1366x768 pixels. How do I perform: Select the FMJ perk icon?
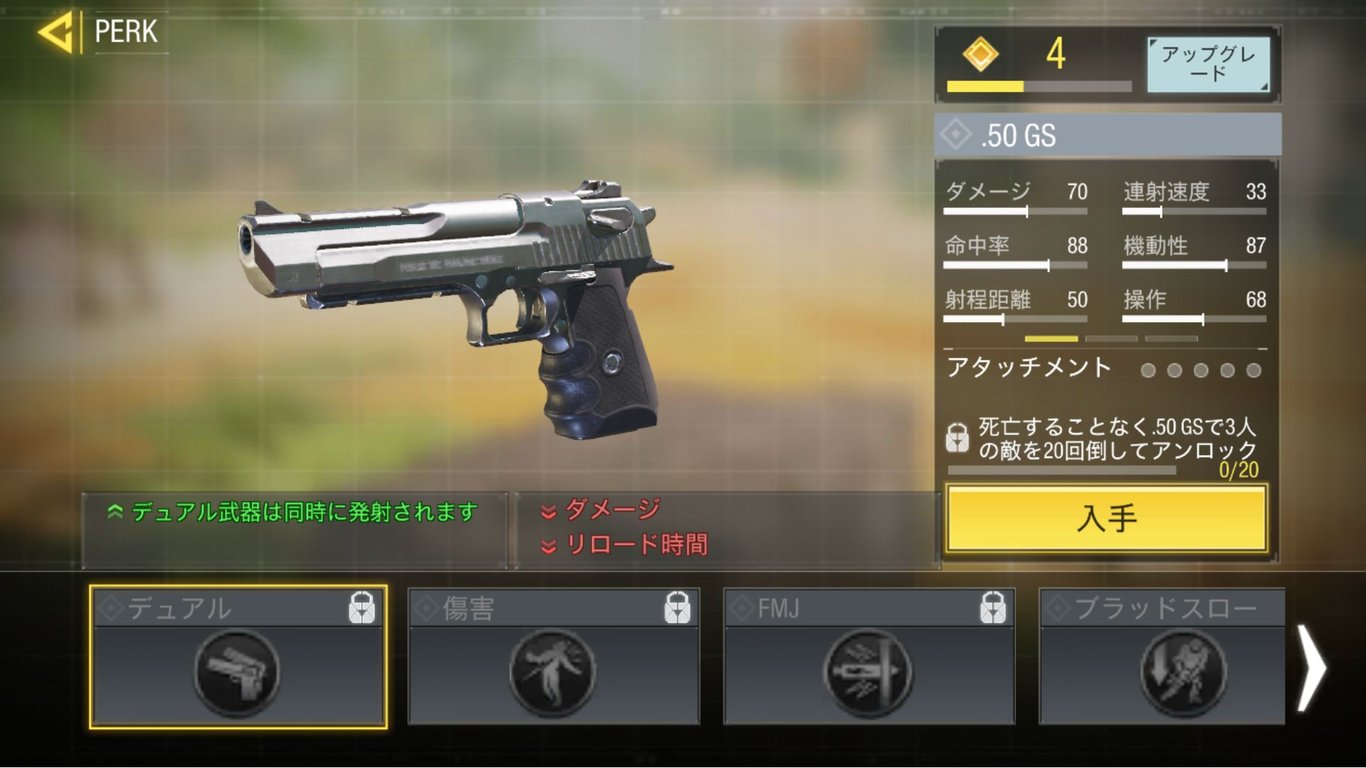point(868,670)
